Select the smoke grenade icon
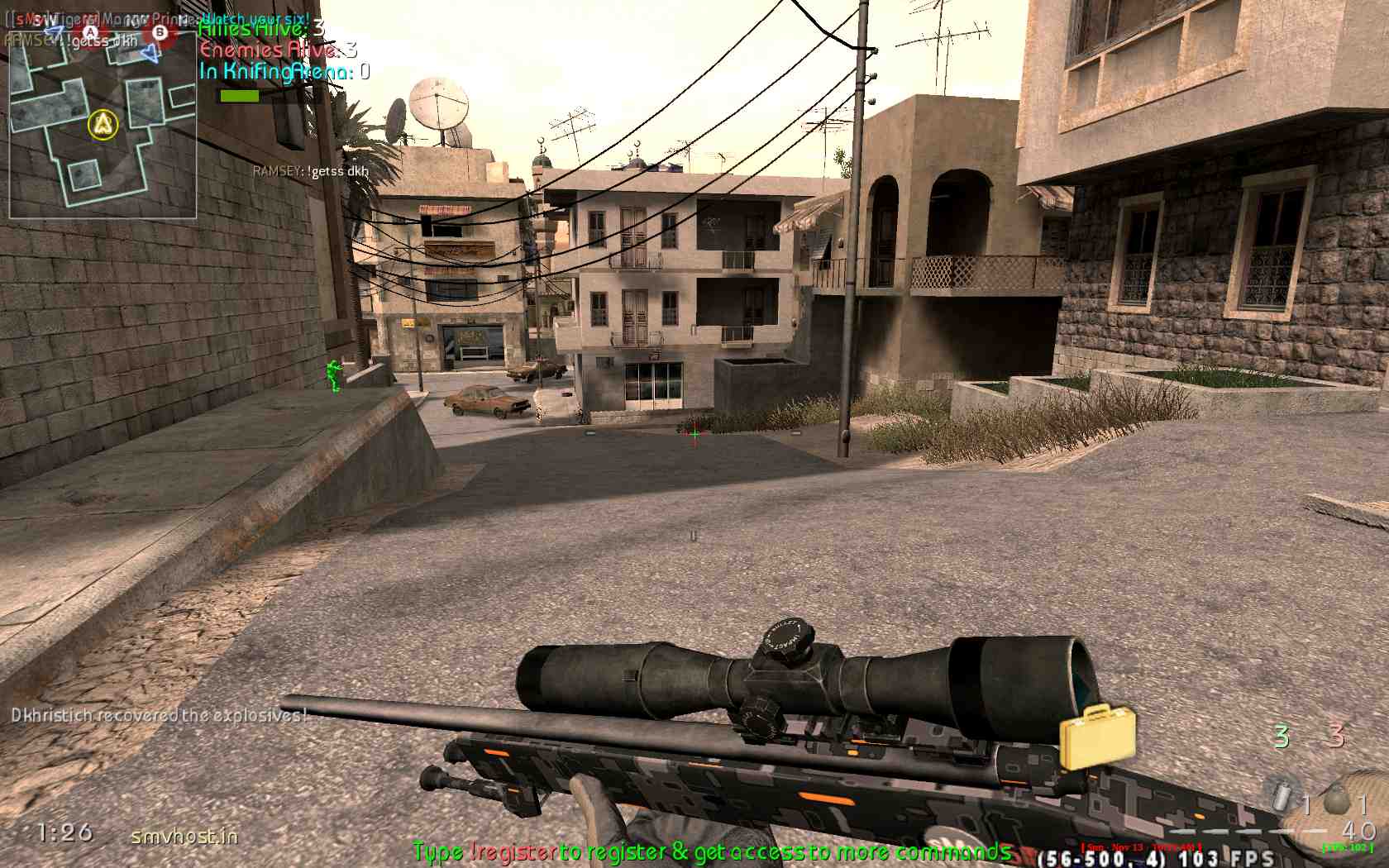Screen dimensions: 1389x868 (x=1282, y=797)
